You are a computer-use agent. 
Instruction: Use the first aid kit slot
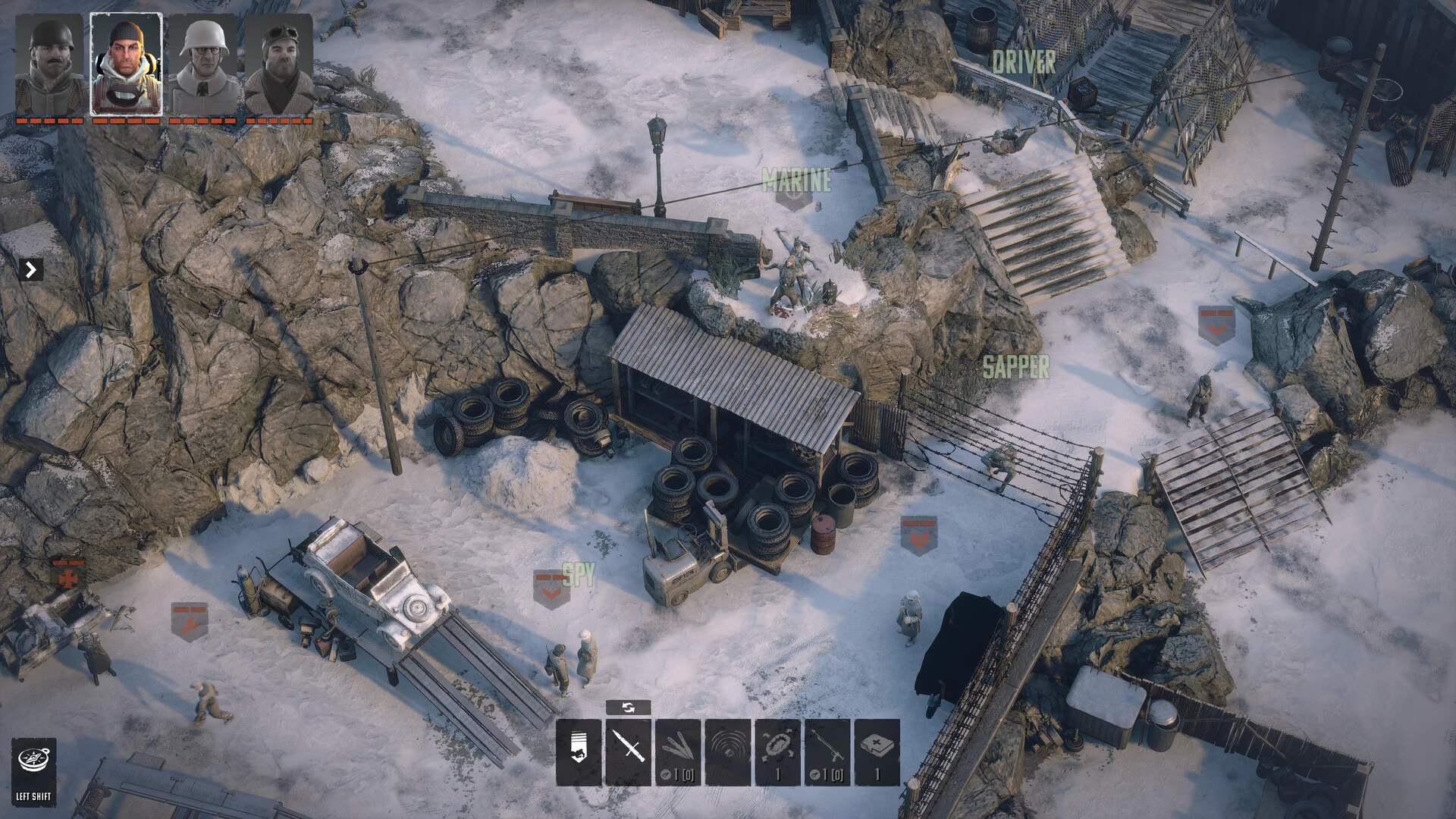[877, 752]
